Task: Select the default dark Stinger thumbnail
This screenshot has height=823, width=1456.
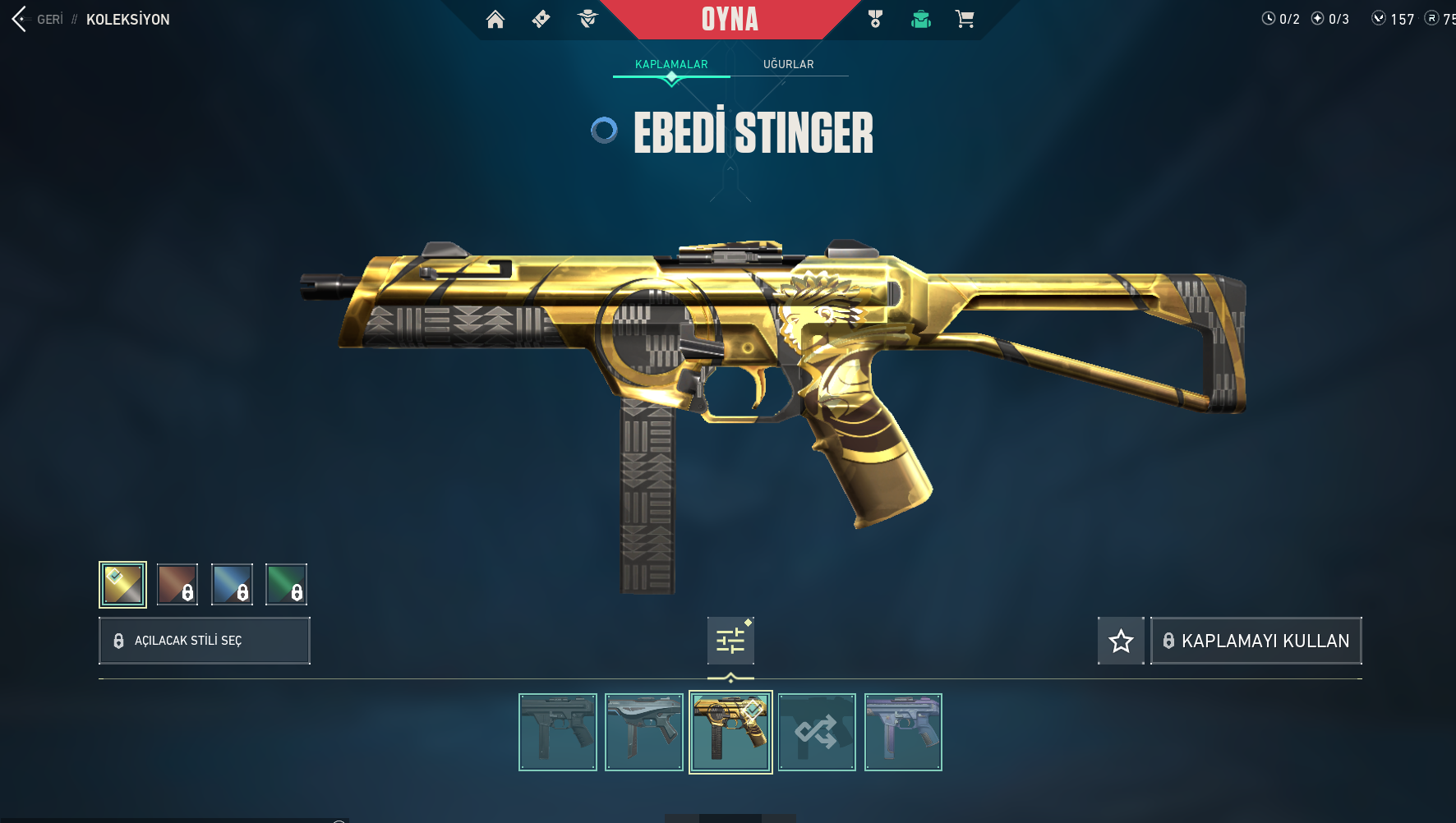Action: click(558, 732)
